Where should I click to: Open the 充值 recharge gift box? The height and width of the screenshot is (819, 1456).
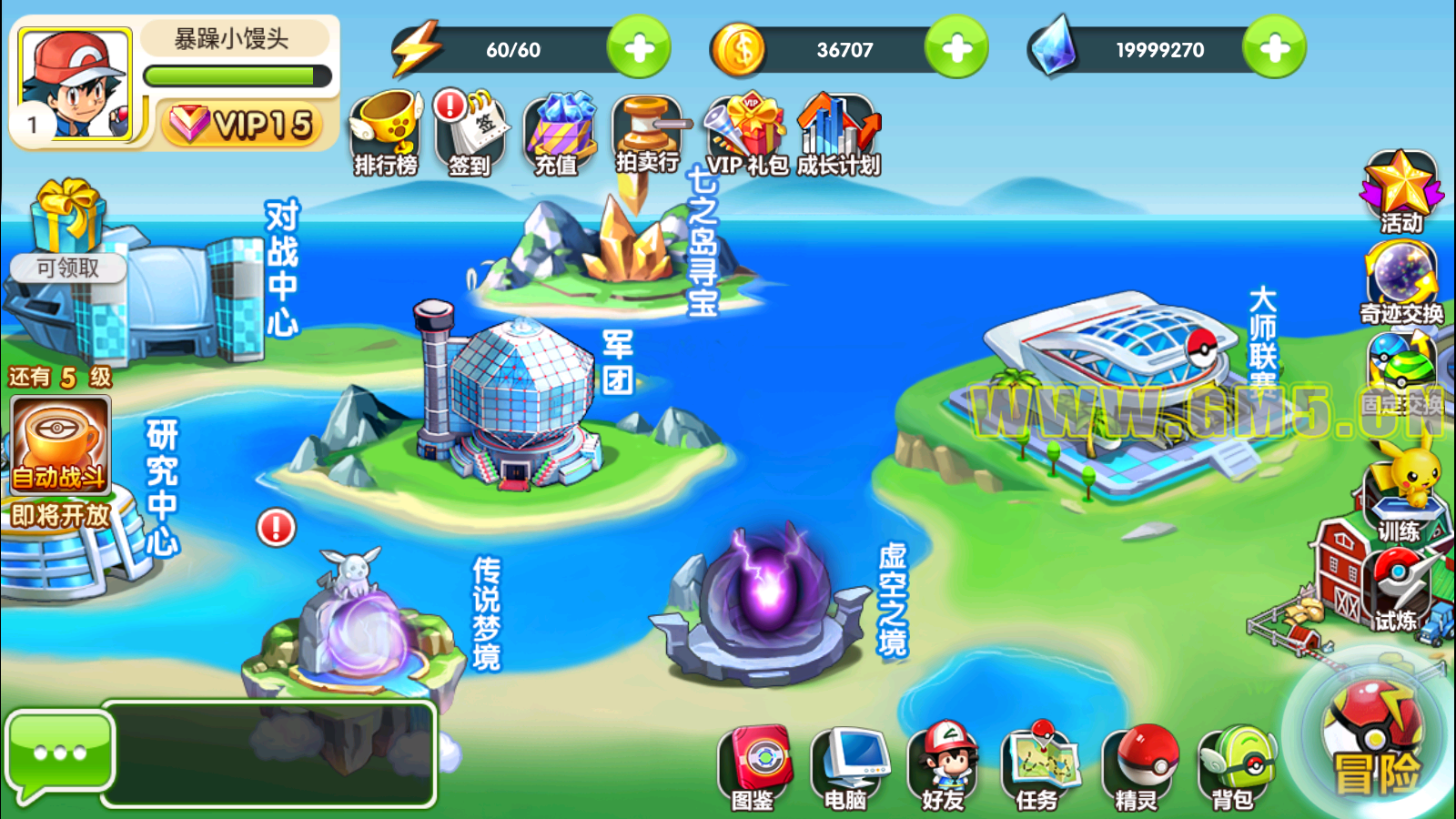[x=557, y=134]
